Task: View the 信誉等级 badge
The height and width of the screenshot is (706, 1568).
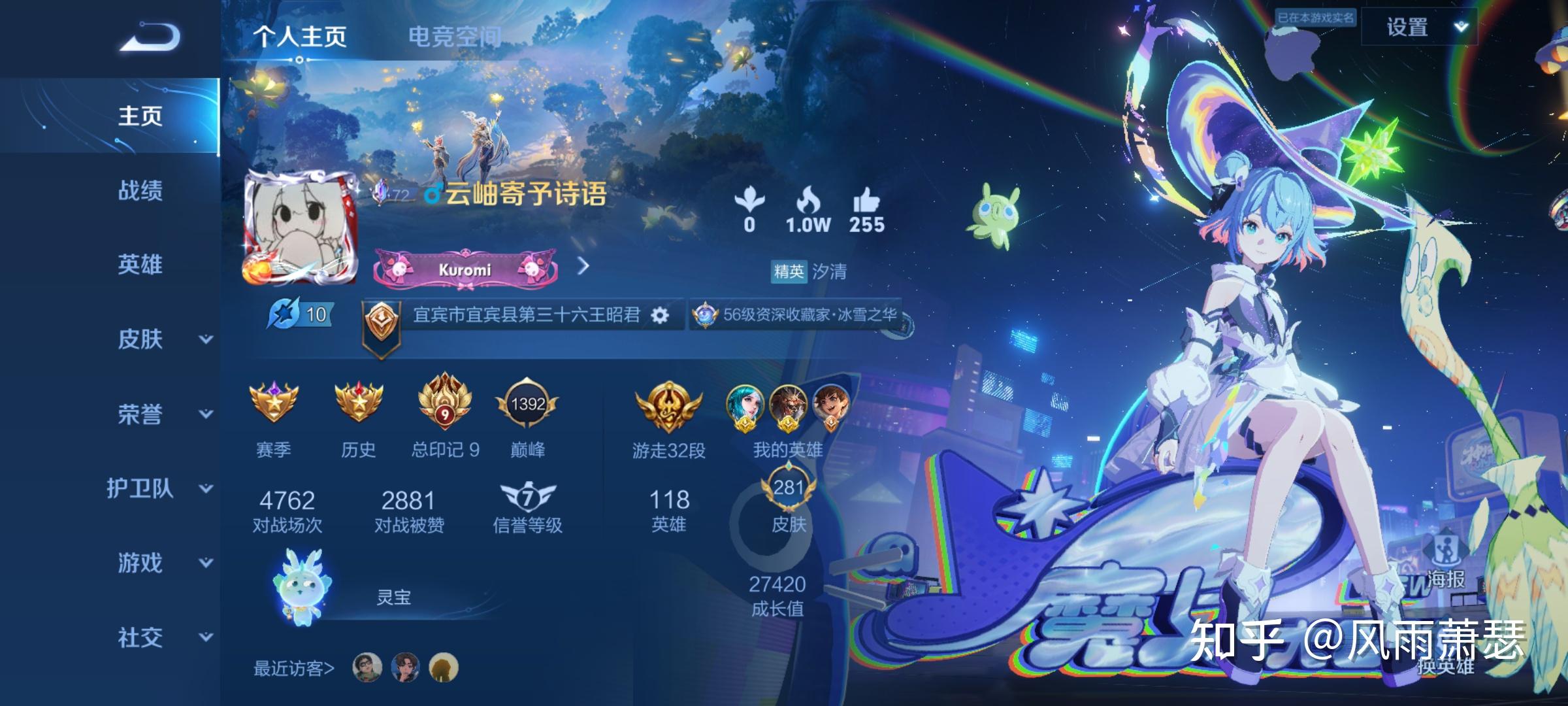Action: [x=527, y=499]
